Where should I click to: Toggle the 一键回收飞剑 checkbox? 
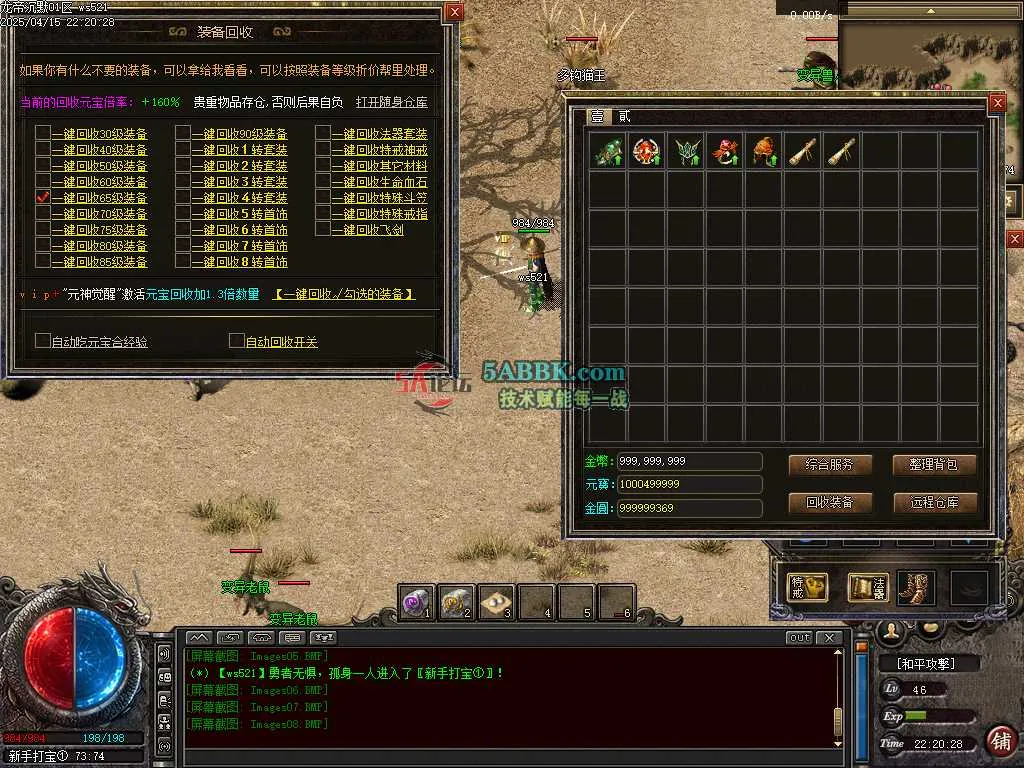pyautogui.click(x=324, y=230)
